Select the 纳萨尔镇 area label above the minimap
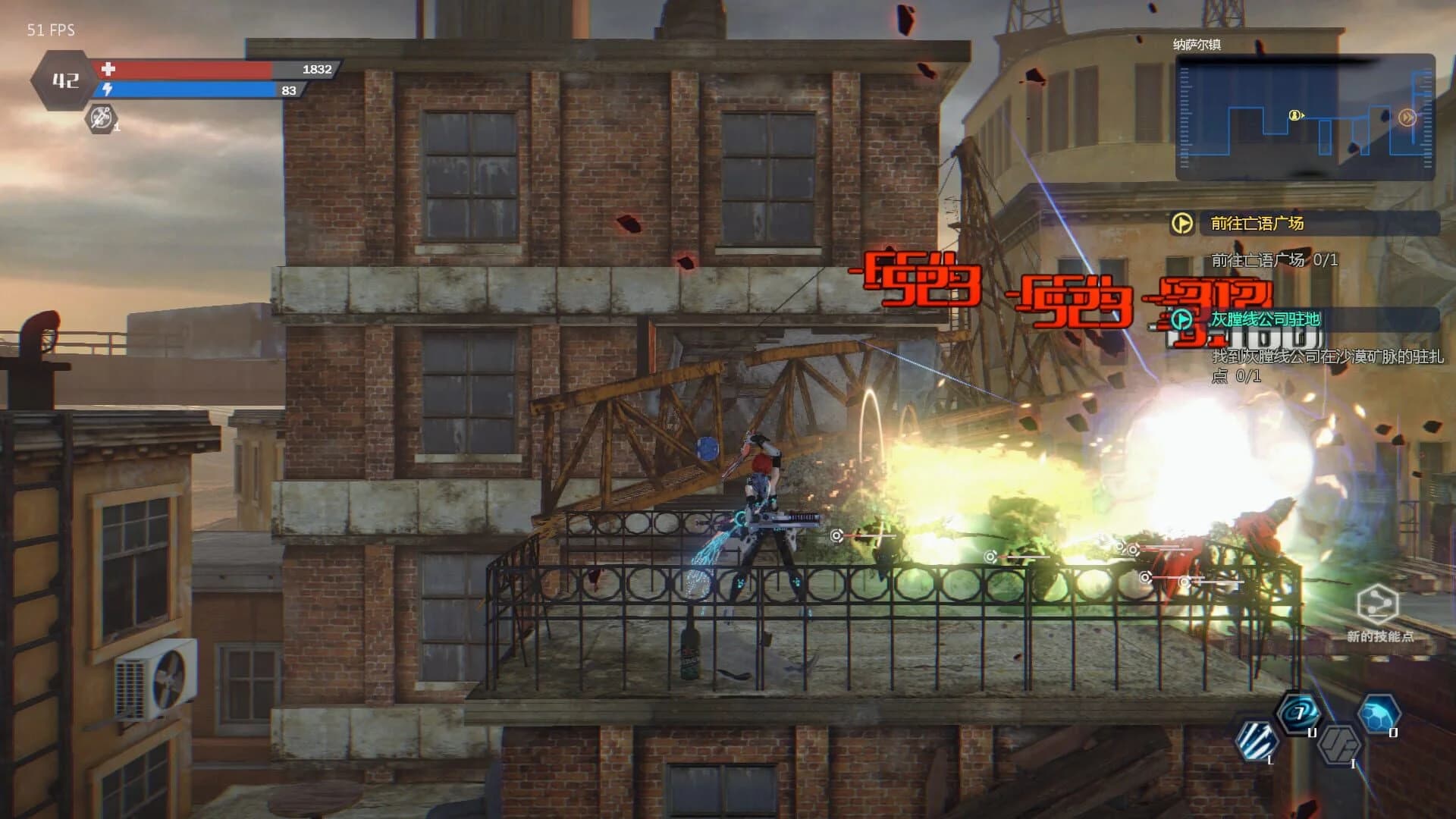This screenshot has height=819, width=1456. (x=1197, y=44)
